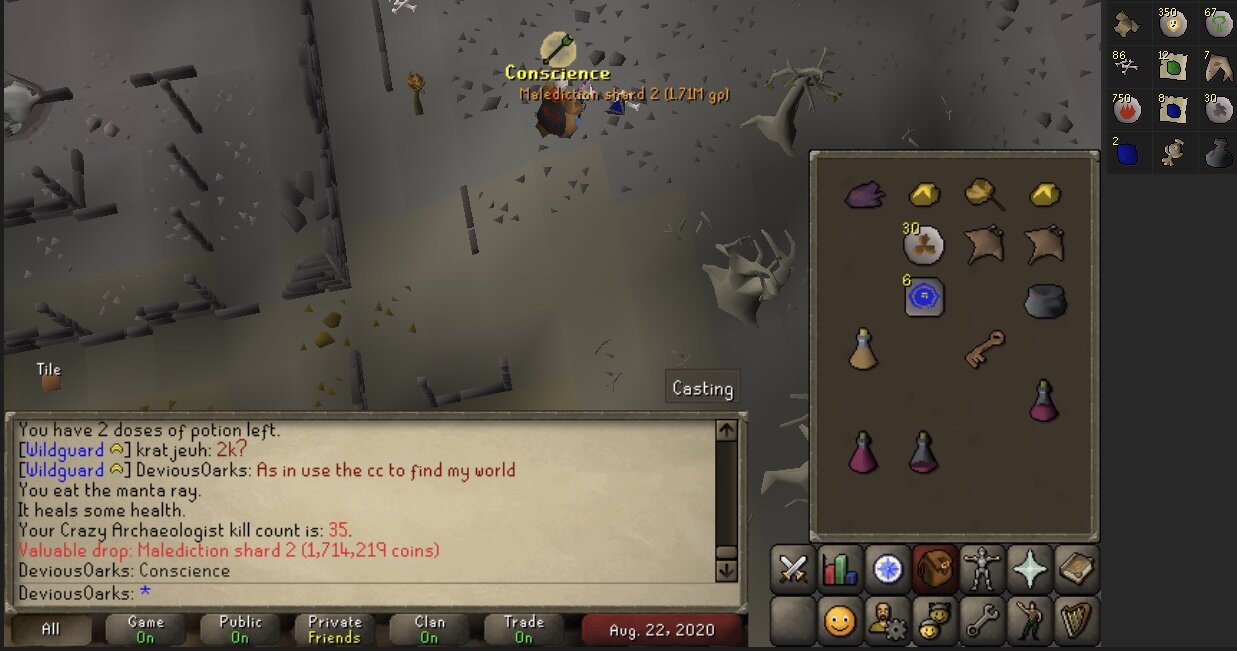Open the harp Music tab
1237x651 pixels.
[x=1075, y=622]
